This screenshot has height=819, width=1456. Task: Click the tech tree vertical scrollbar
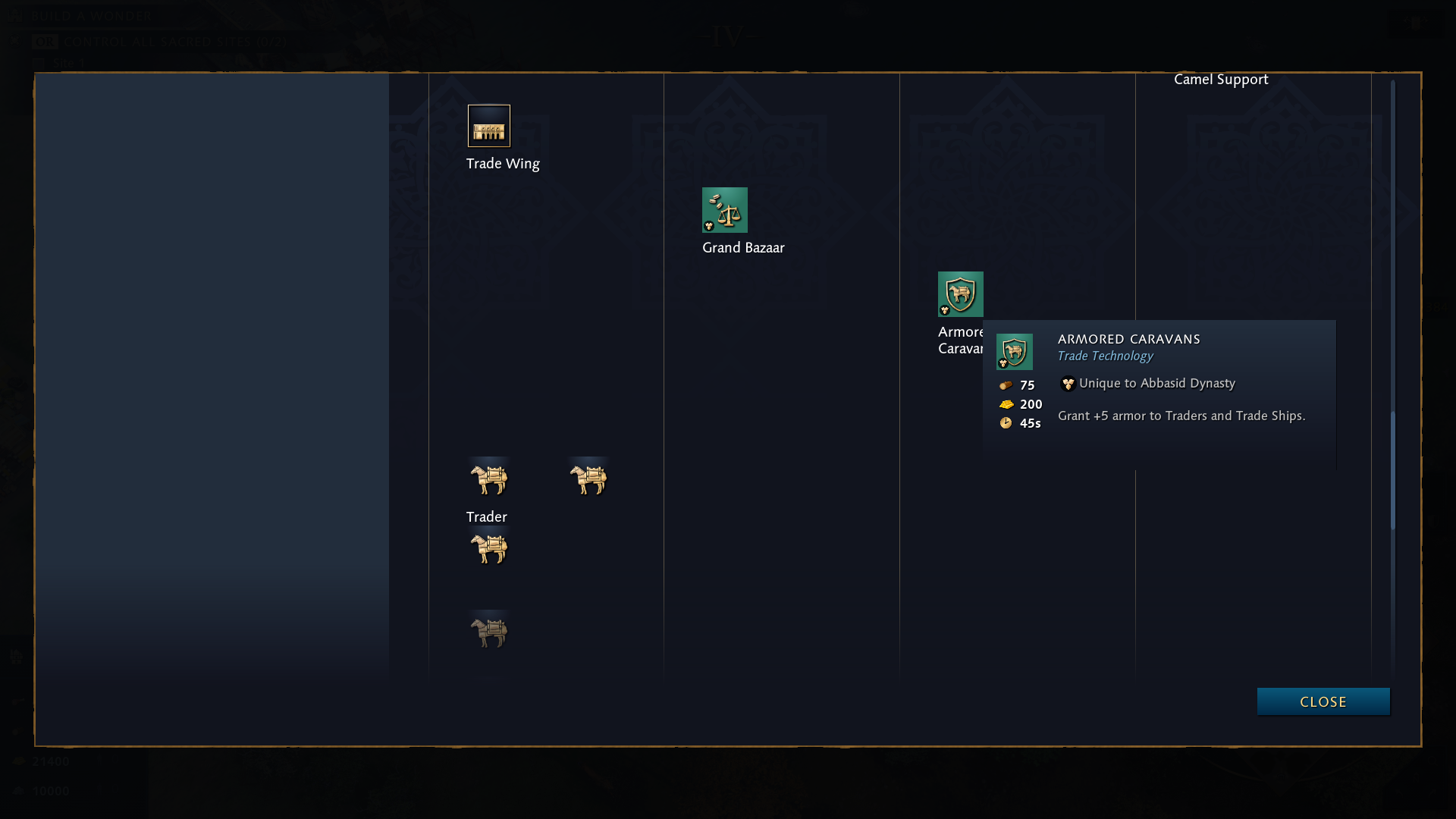point(1392,470)
